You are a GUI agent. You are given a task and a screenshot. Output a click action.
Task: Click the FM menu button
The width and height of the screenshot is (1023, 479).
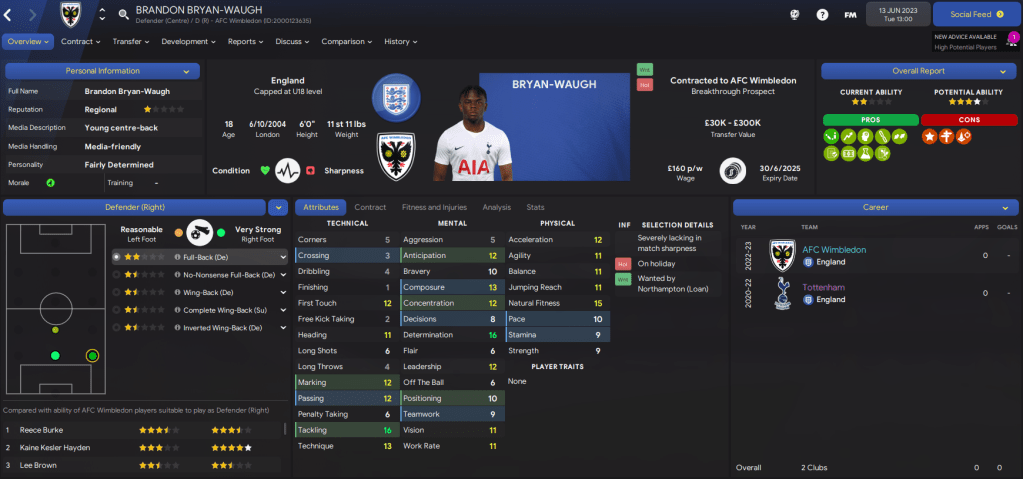pyautogui.click(x=850, y=15)
